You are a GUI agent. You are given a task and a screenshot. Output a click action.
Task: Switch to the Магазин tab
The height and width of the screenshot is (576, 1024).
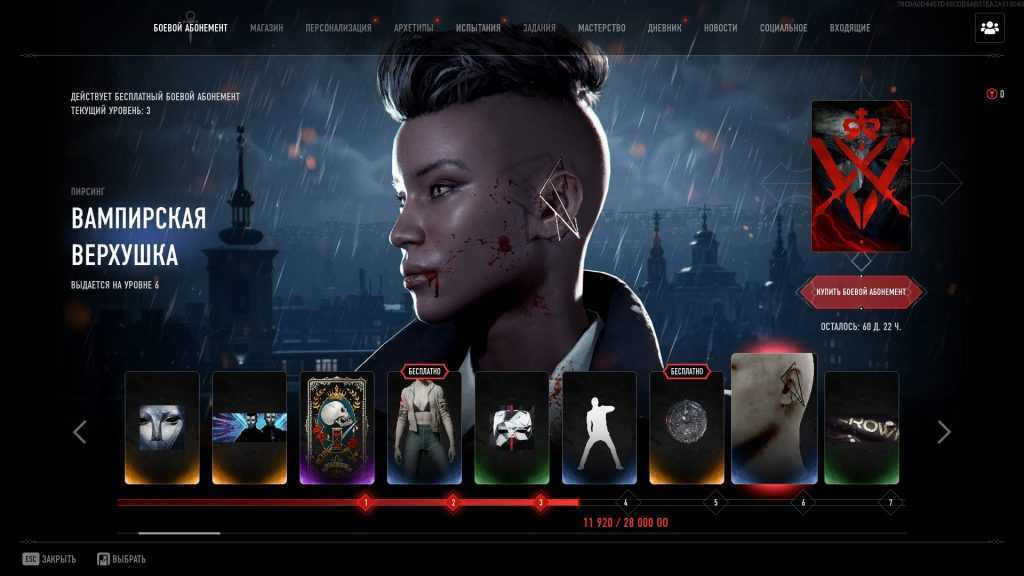tap(266, 28)
